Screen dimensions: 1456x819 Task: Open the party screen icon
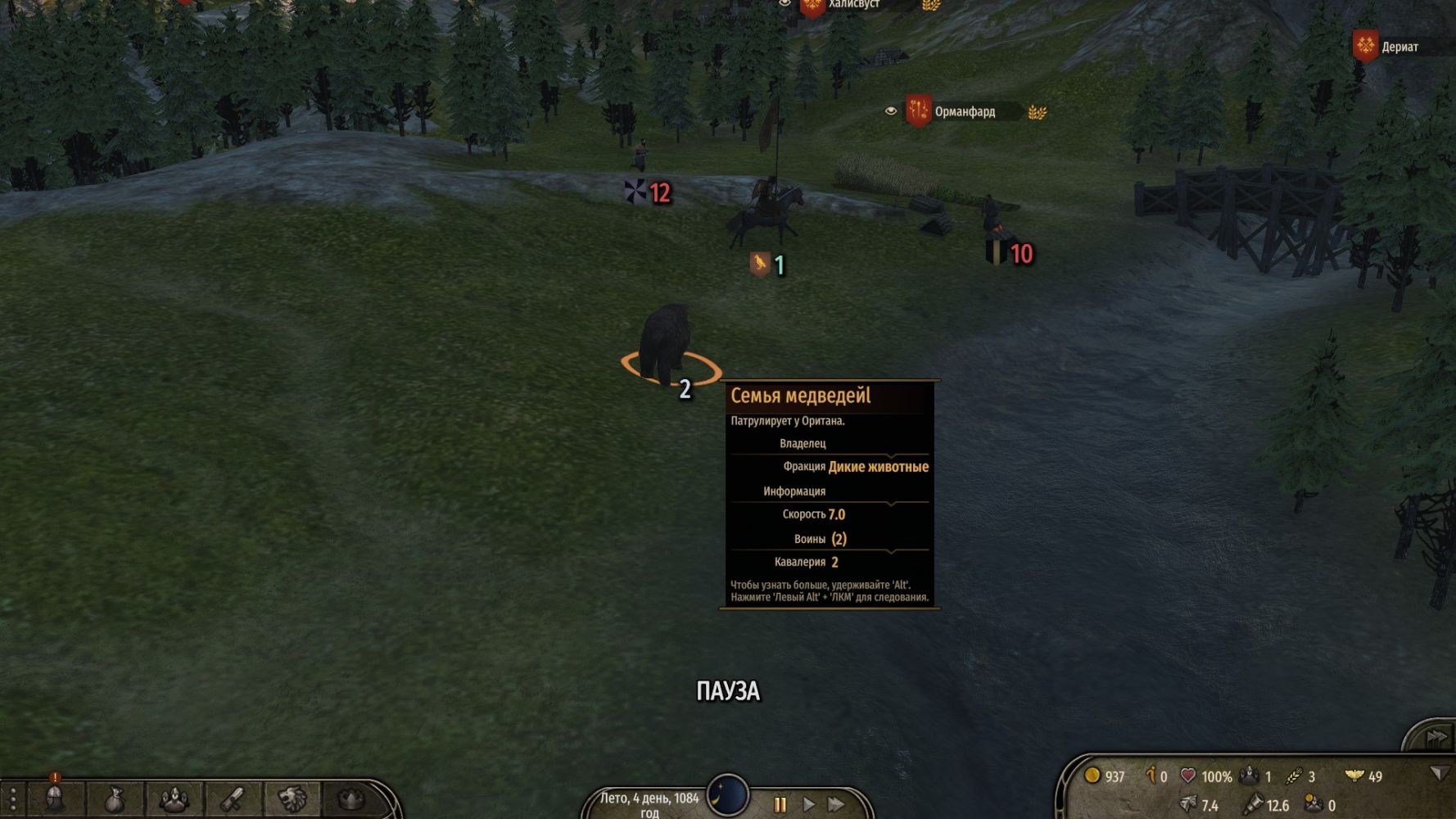pyautogui.click(x=174, y=799)
